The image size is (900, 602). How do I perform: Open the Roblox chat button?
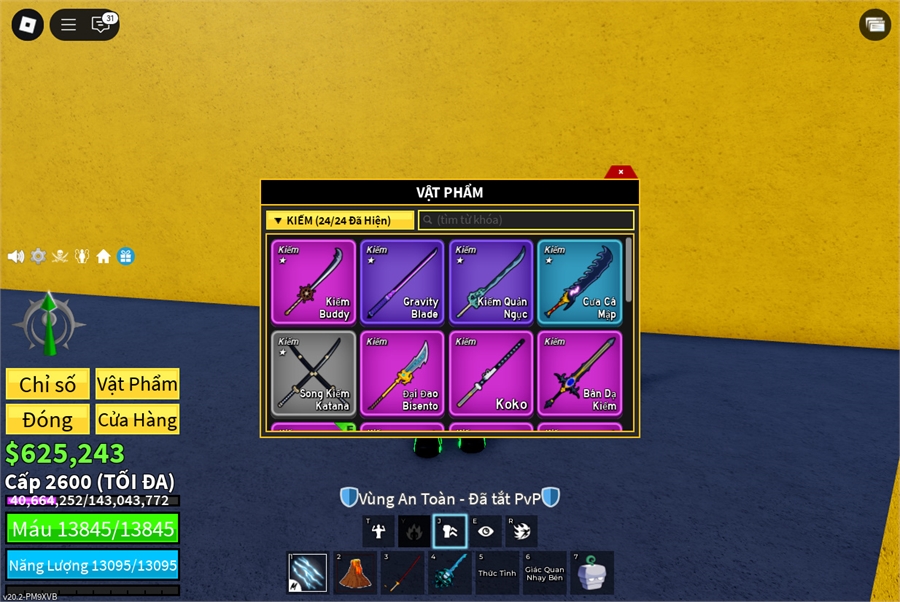pyautogui.click(x=101, y=25)
